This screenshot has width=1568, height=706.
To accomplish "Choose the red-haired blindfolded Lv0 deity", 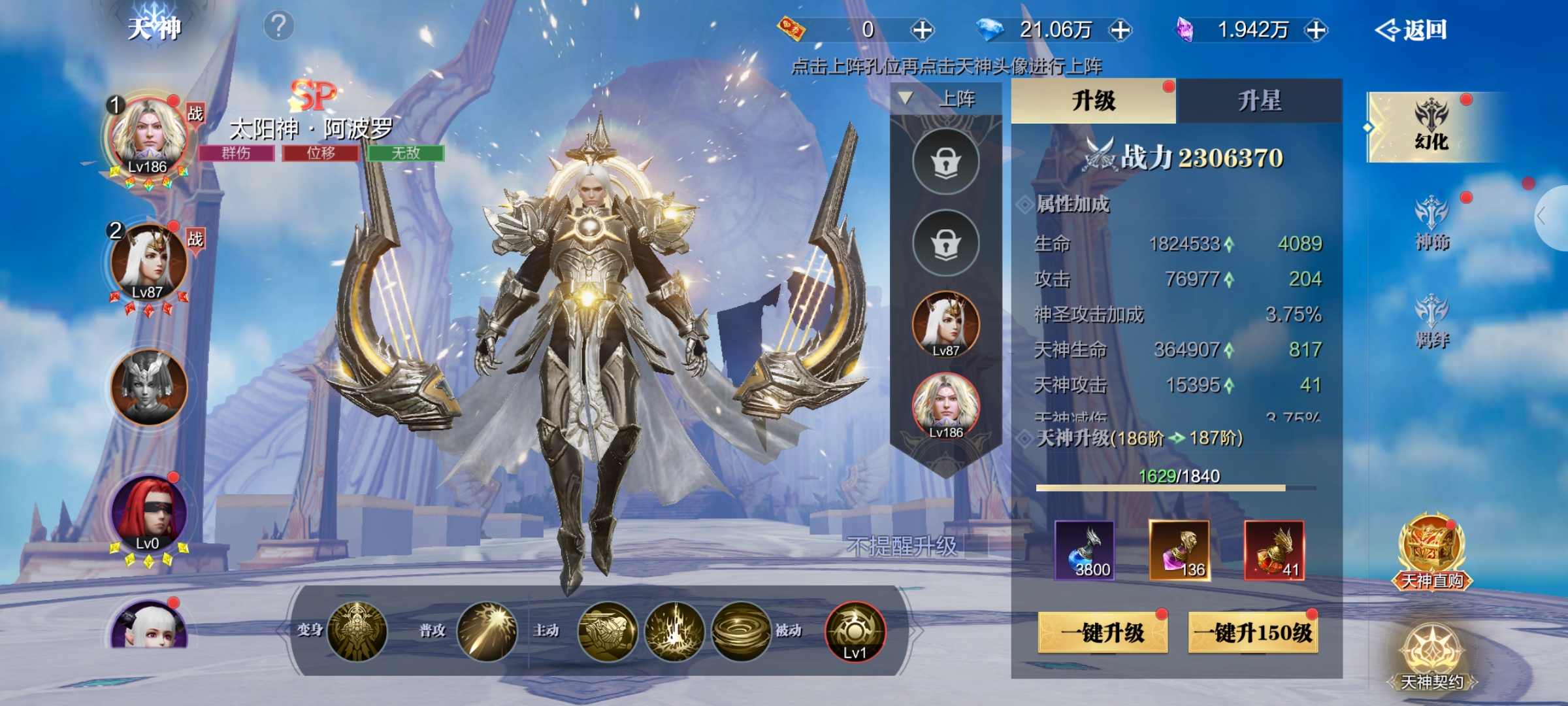I will pyautogui.click(x=149, y=514).
